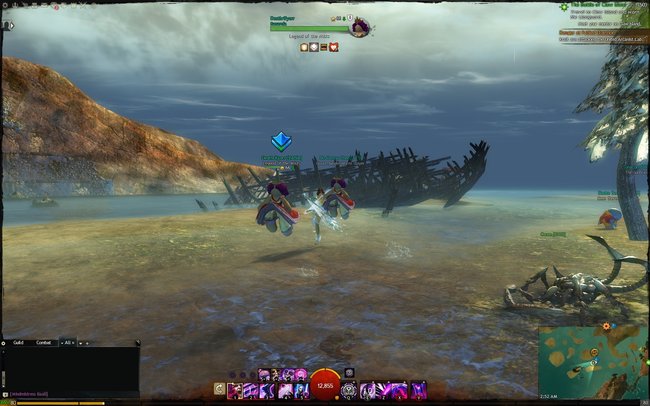
Task: Click the weapon swap icon
Action: pyautogui.click(x=219, y=390)
